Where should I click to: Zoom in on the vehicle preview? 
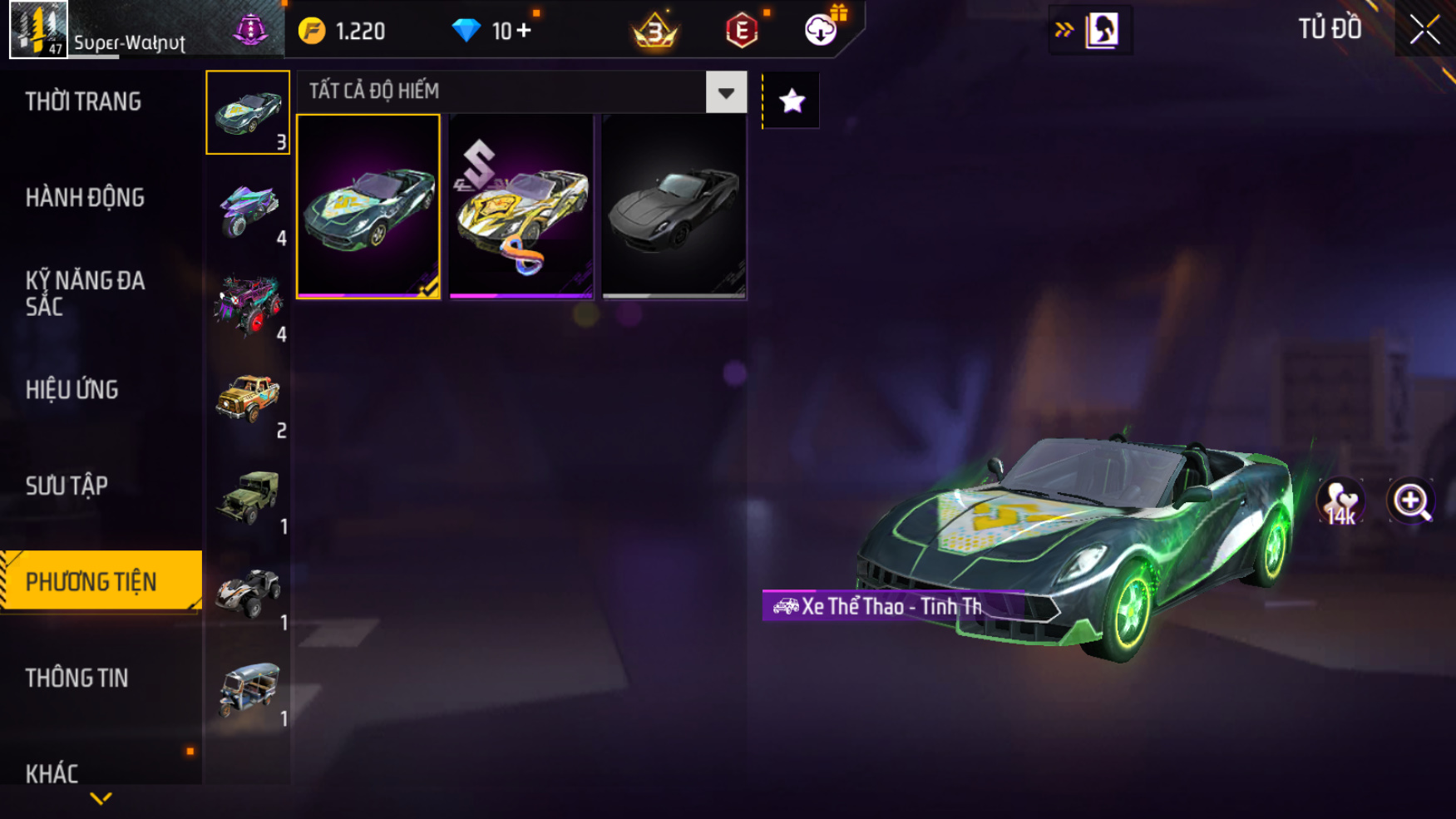click(x=1410, y=501)
